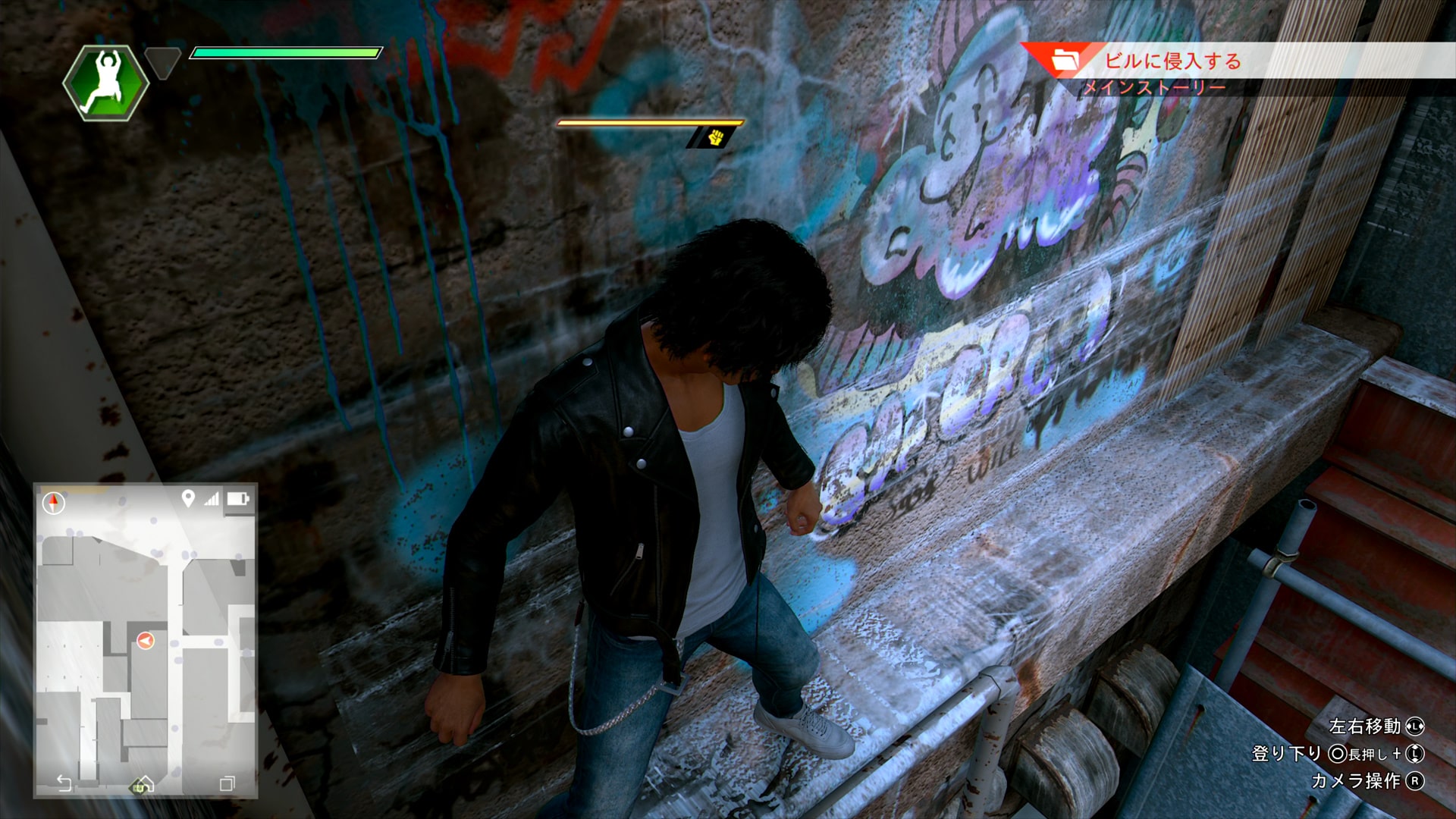
Task: Click the yellow fist gauge icon
Action: (715, 137)
